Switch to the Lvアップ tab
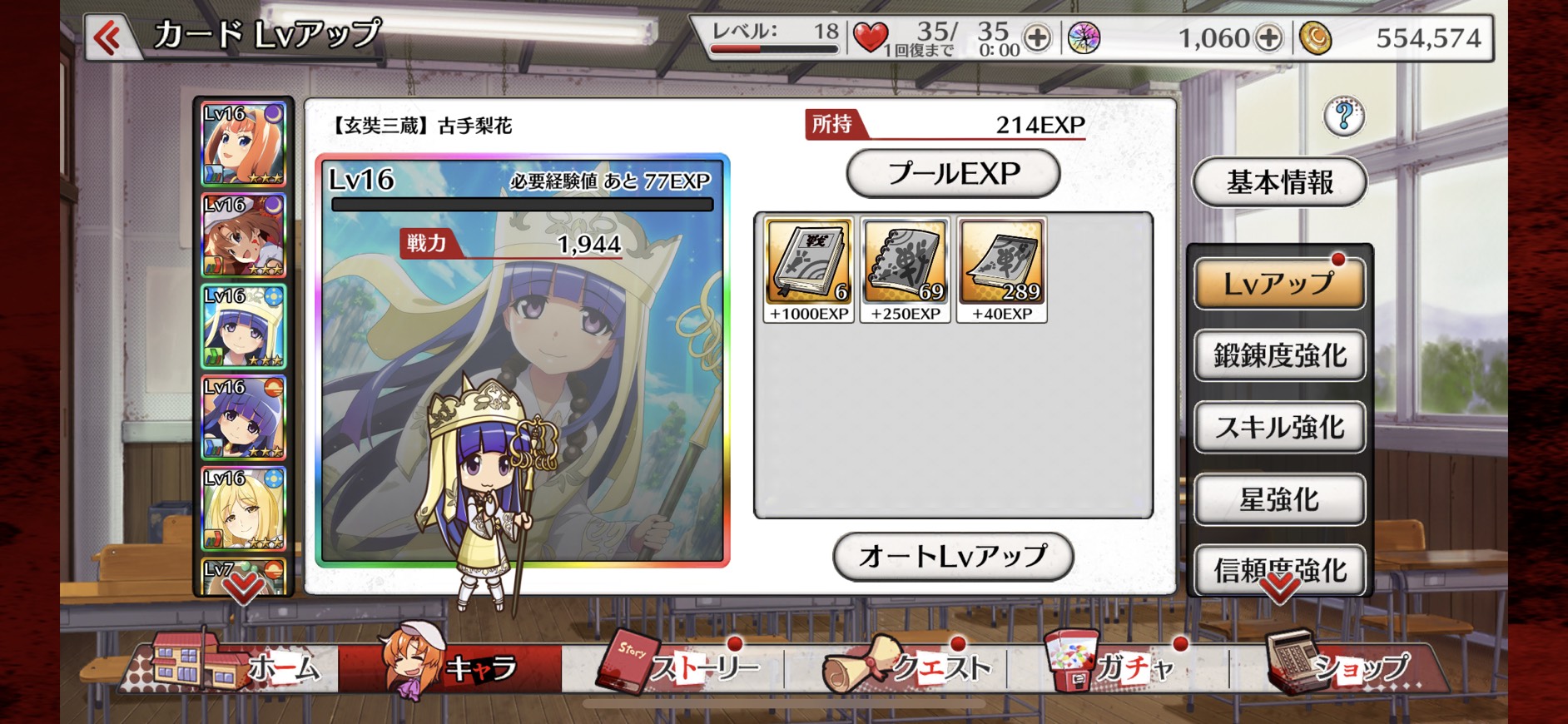Image resolution: width=1568 pixels, height=724 pixels. (1279, 284)
